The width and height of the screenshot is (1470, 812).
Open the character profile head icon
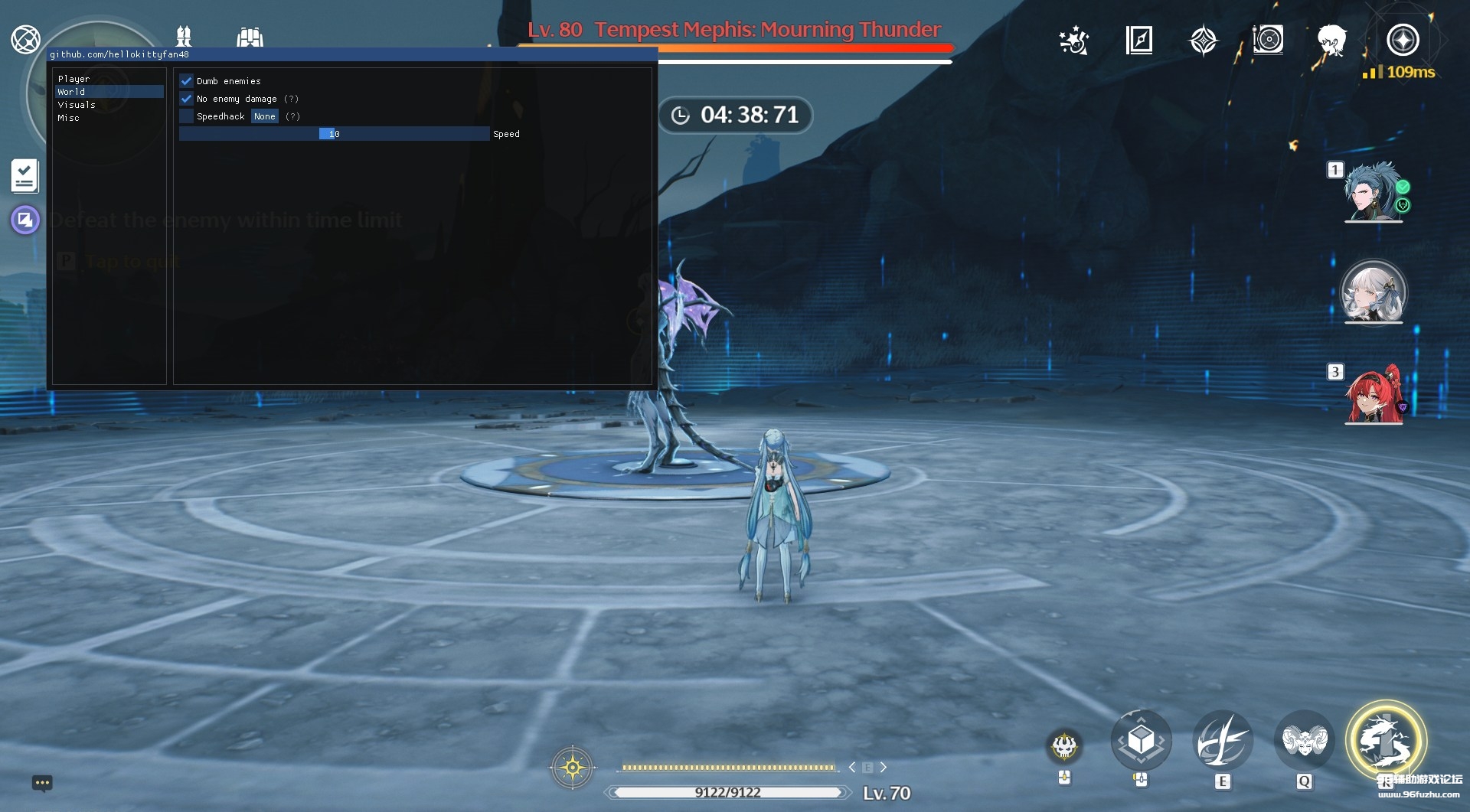click(x=1332, y=41)
